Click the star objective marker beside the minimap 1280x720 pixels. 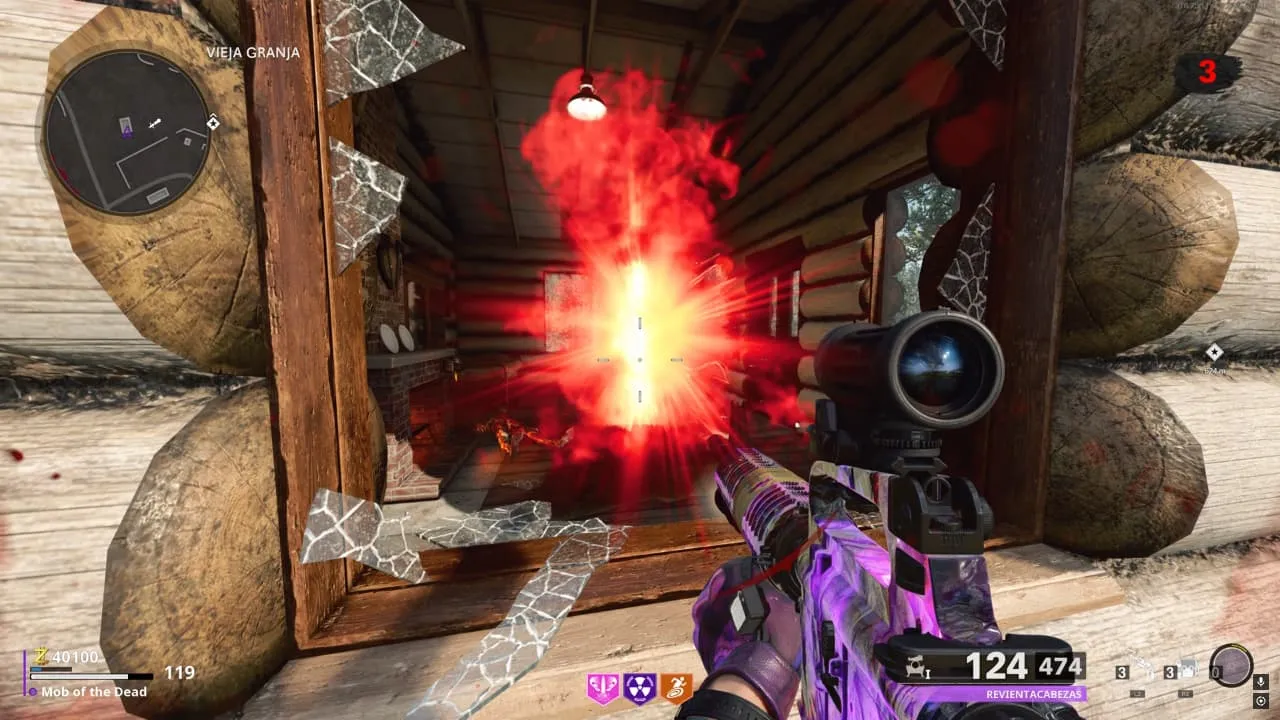(213, 122)
